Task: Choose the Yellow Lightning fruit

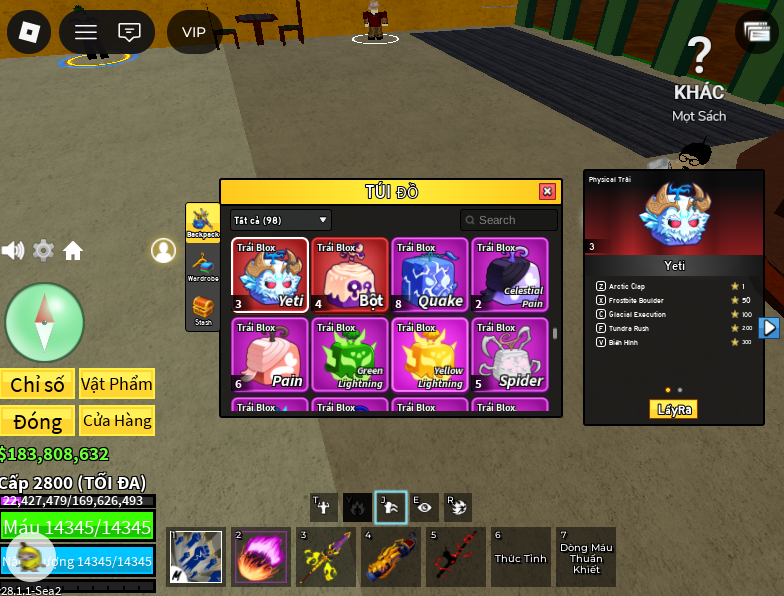Action: pos(430,355)
